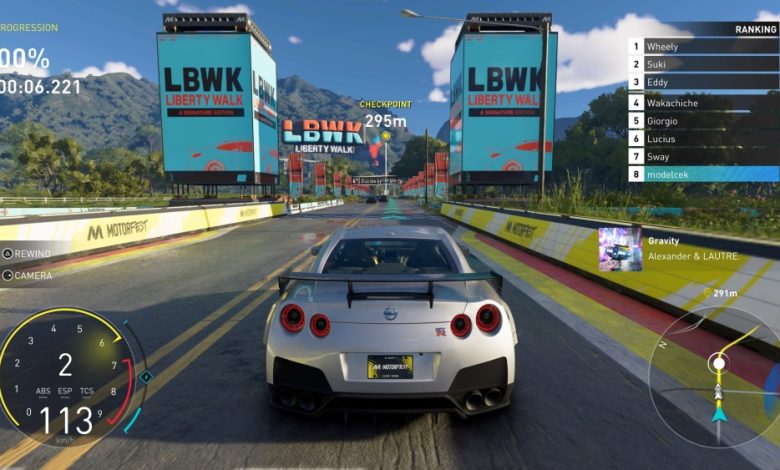This screenshot has width=780, height=470.
Task: Activate the Rewind option
Action: click(x=28, y=253)
